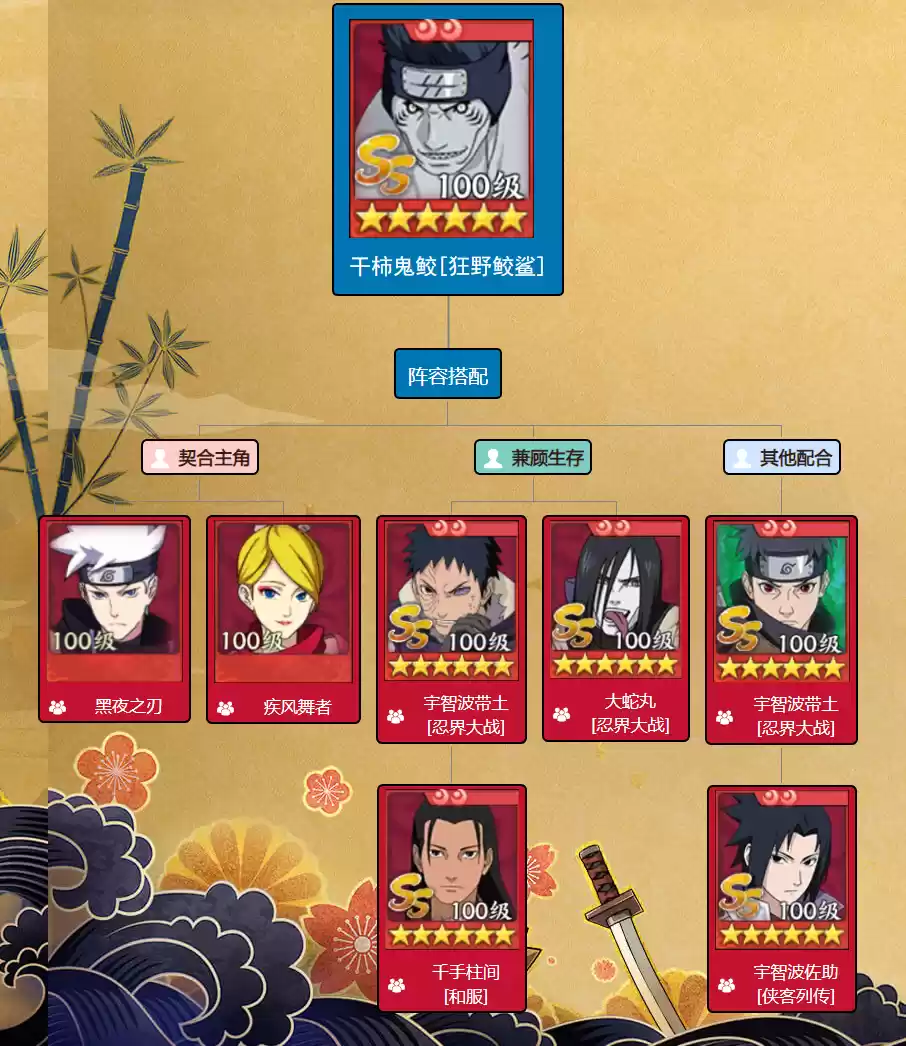Select the 干柿鬼鲛[狂野鲛鲨] ninja card

coord(447,150)
